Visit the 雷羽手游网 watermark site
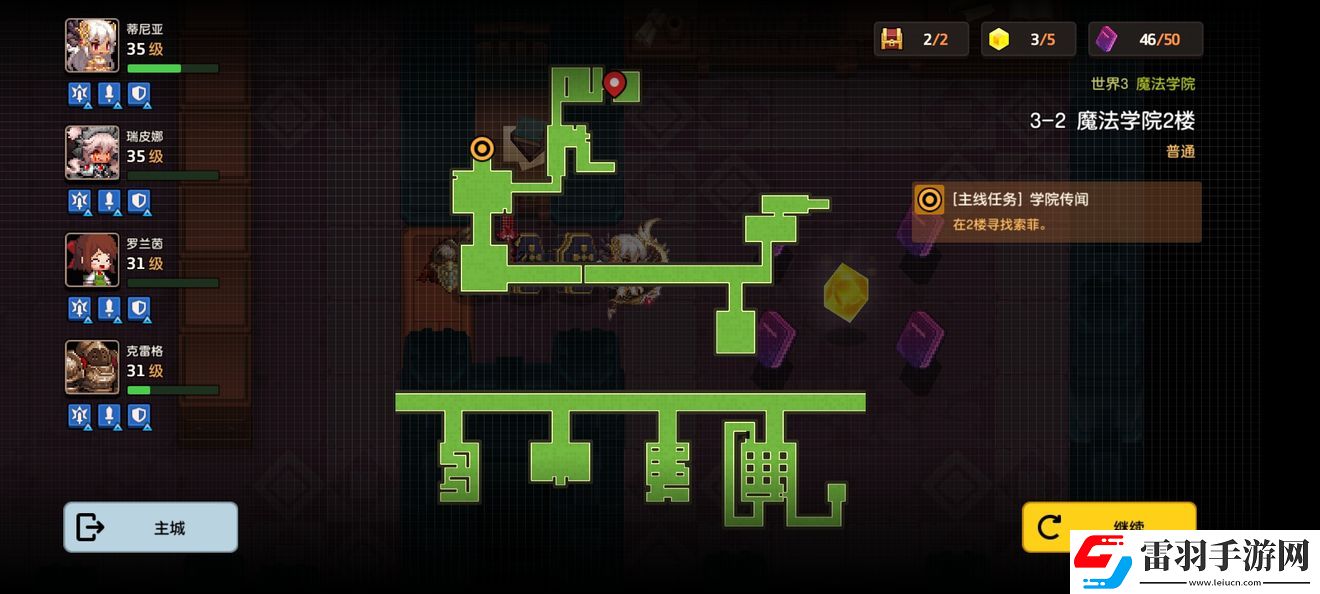This screenshot has height=594, width=1320. click(1192, 558)
